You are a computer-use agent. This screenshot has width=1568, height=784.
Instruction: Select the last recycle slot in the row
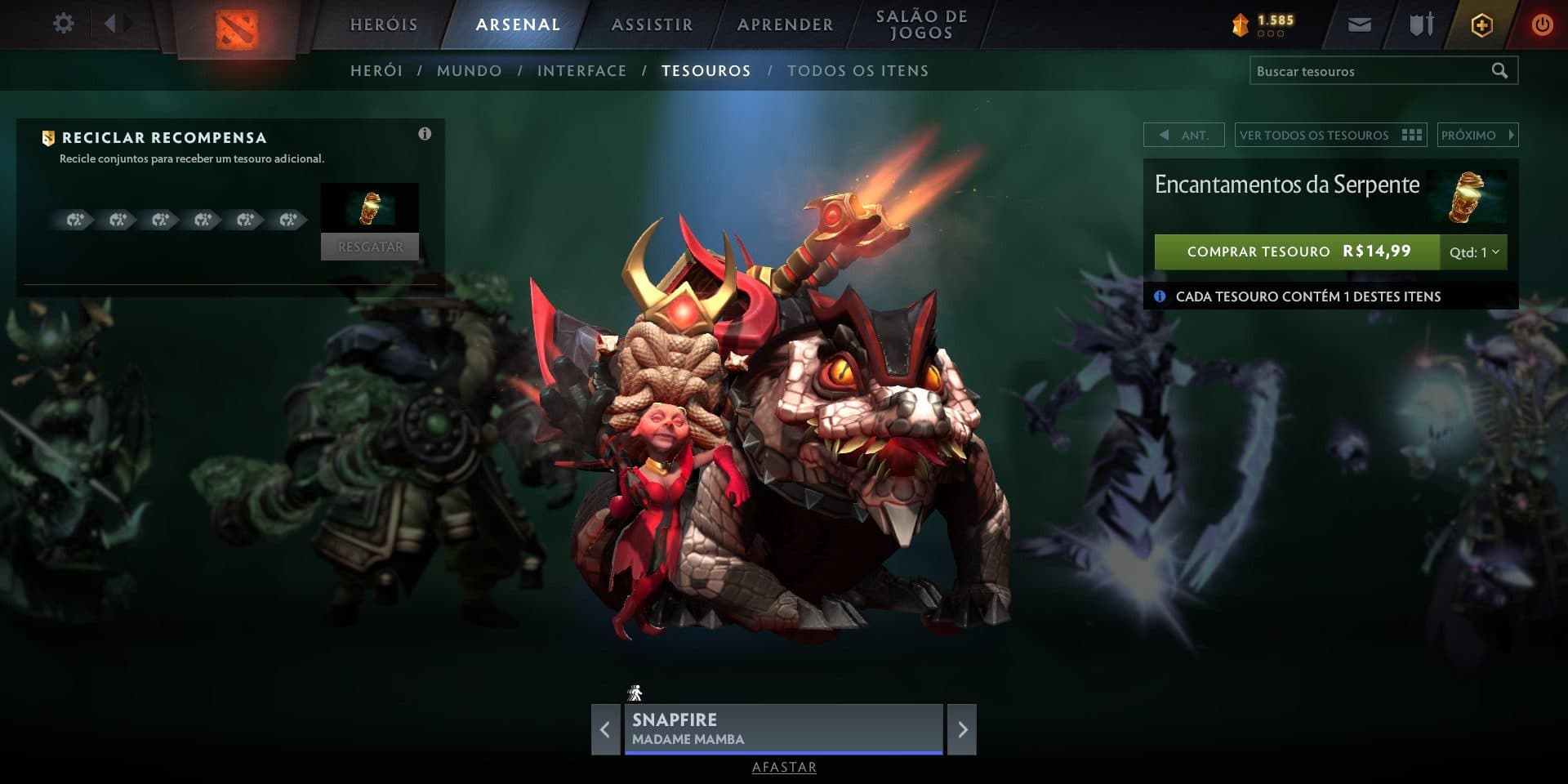pos(287,219)
